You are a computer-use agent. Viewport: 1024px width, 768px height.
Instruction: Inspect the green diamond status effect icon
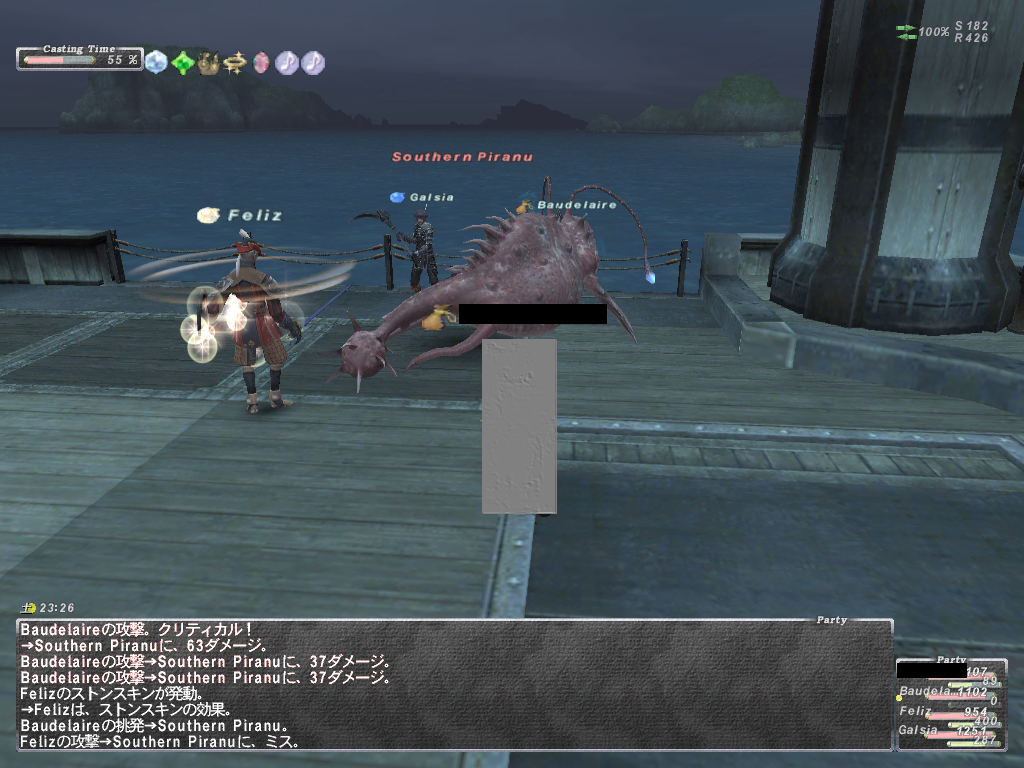[182, 62]
